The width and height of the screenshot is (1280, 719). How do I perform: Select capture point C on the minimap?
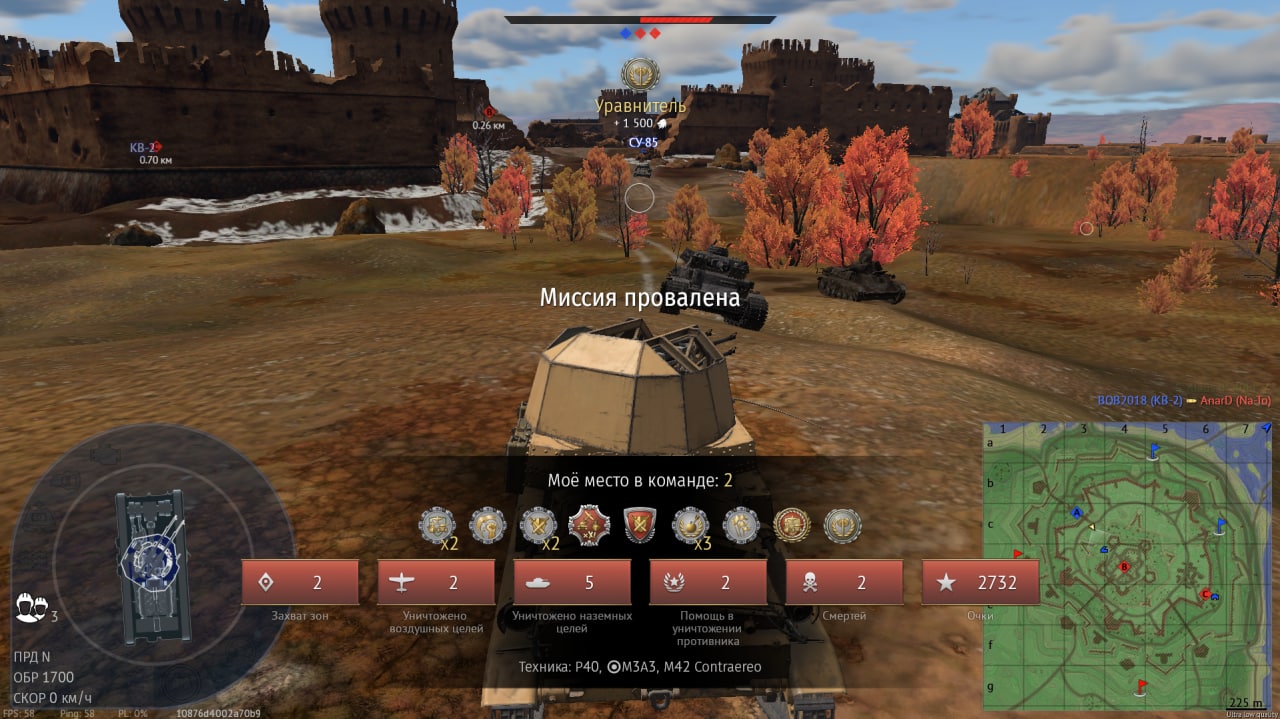pyautogui.click(x=1205, y=594)
